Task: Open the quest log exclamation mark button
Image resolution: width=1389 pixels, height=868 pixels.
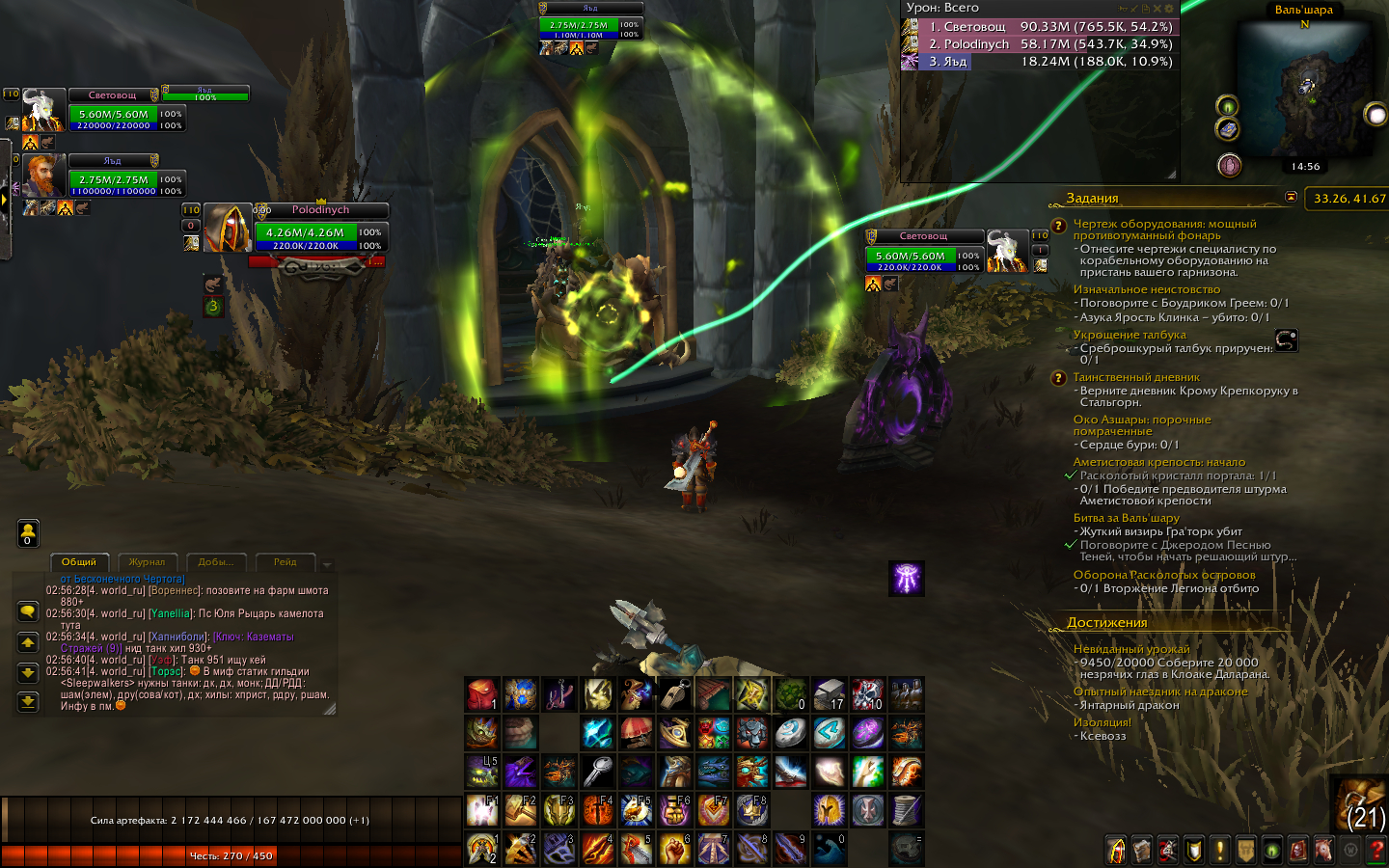Action: point(1219,850)
